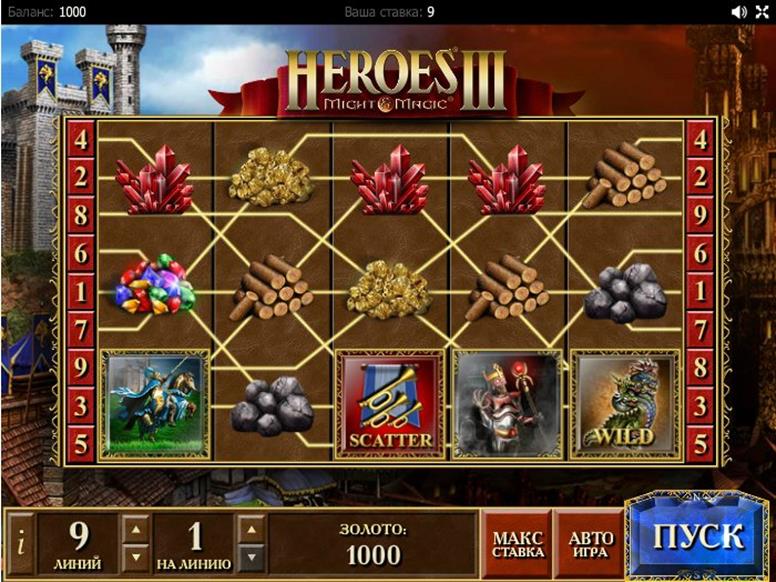This screenshot has height=582, width=776.
Task: Toggle sound with the speaker icon
Action: [x=739, y=12]
